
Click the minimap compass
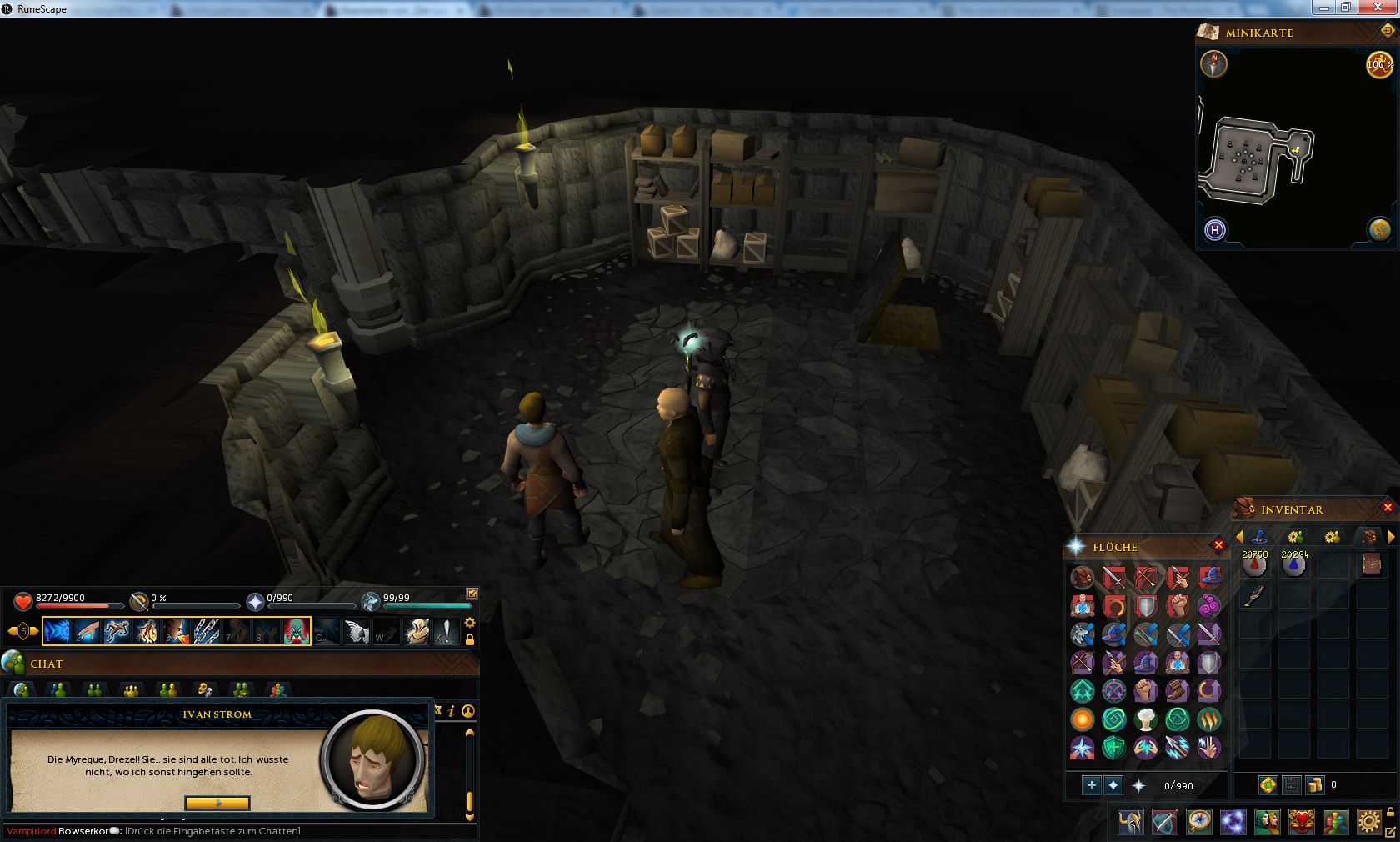1214,64
